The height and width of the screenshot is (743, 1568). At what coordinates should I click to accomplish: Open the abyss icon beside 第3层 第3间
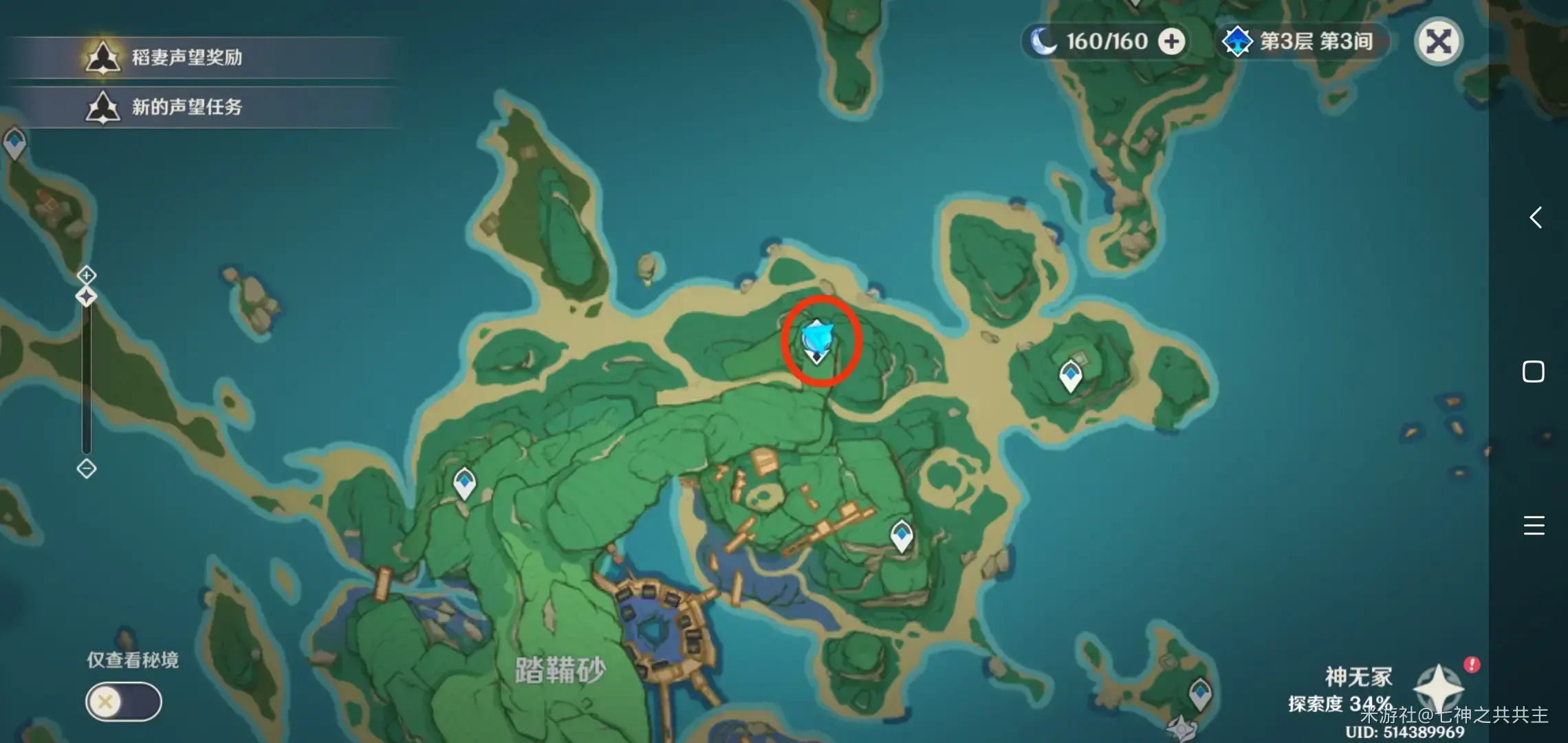(1238, 41)
